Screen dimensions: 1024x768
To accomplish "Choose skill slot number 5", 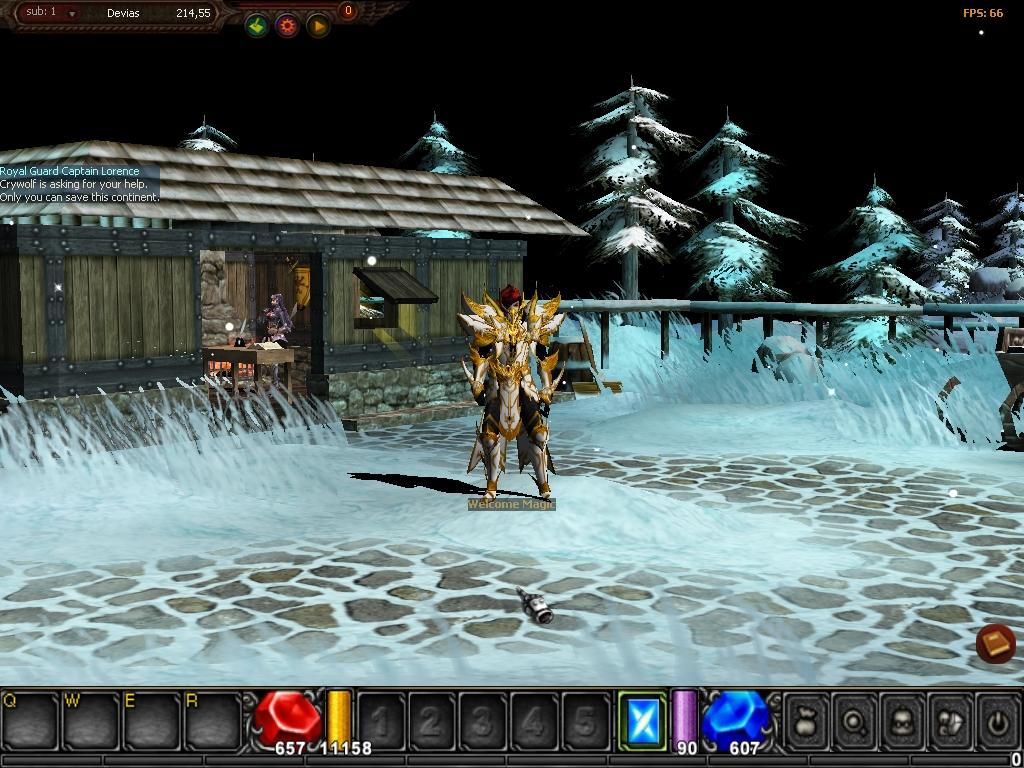I will click(x=585, y=720).
